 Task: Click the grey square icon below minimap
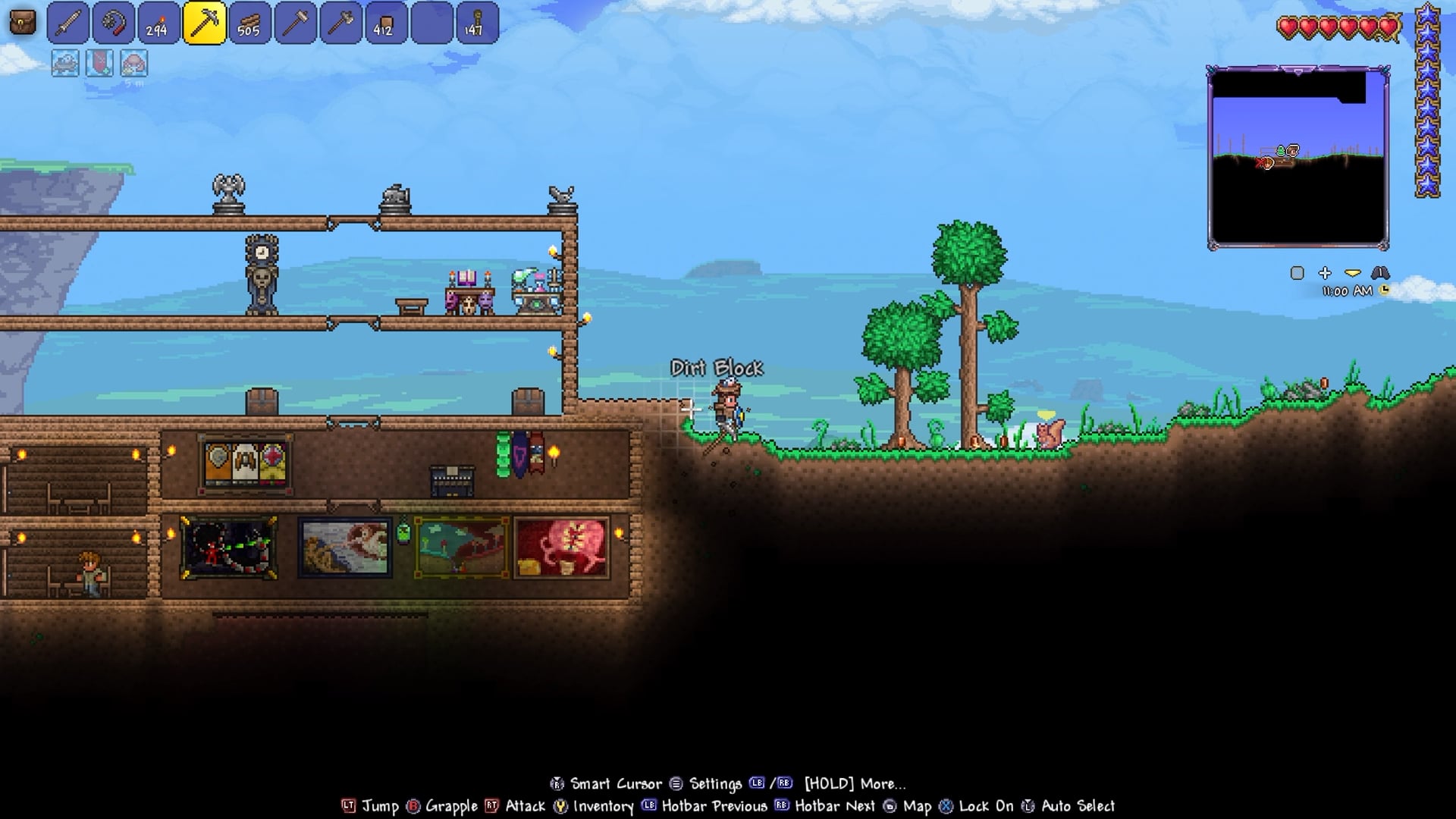(x=1298, y=273)
